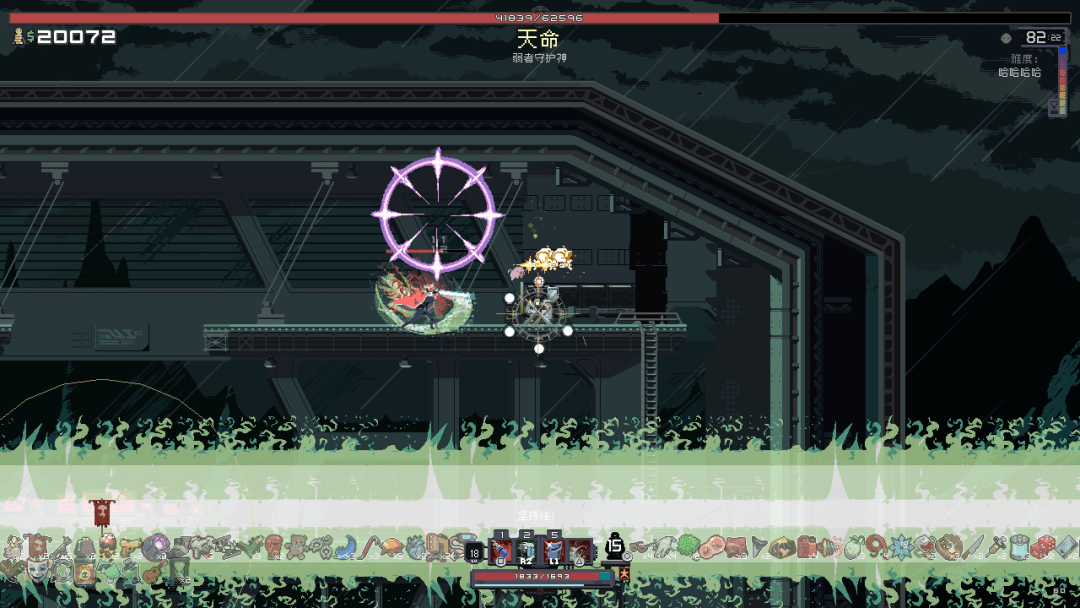
Task: Click the orange turtle shell item
Action: tap(393, 547)
